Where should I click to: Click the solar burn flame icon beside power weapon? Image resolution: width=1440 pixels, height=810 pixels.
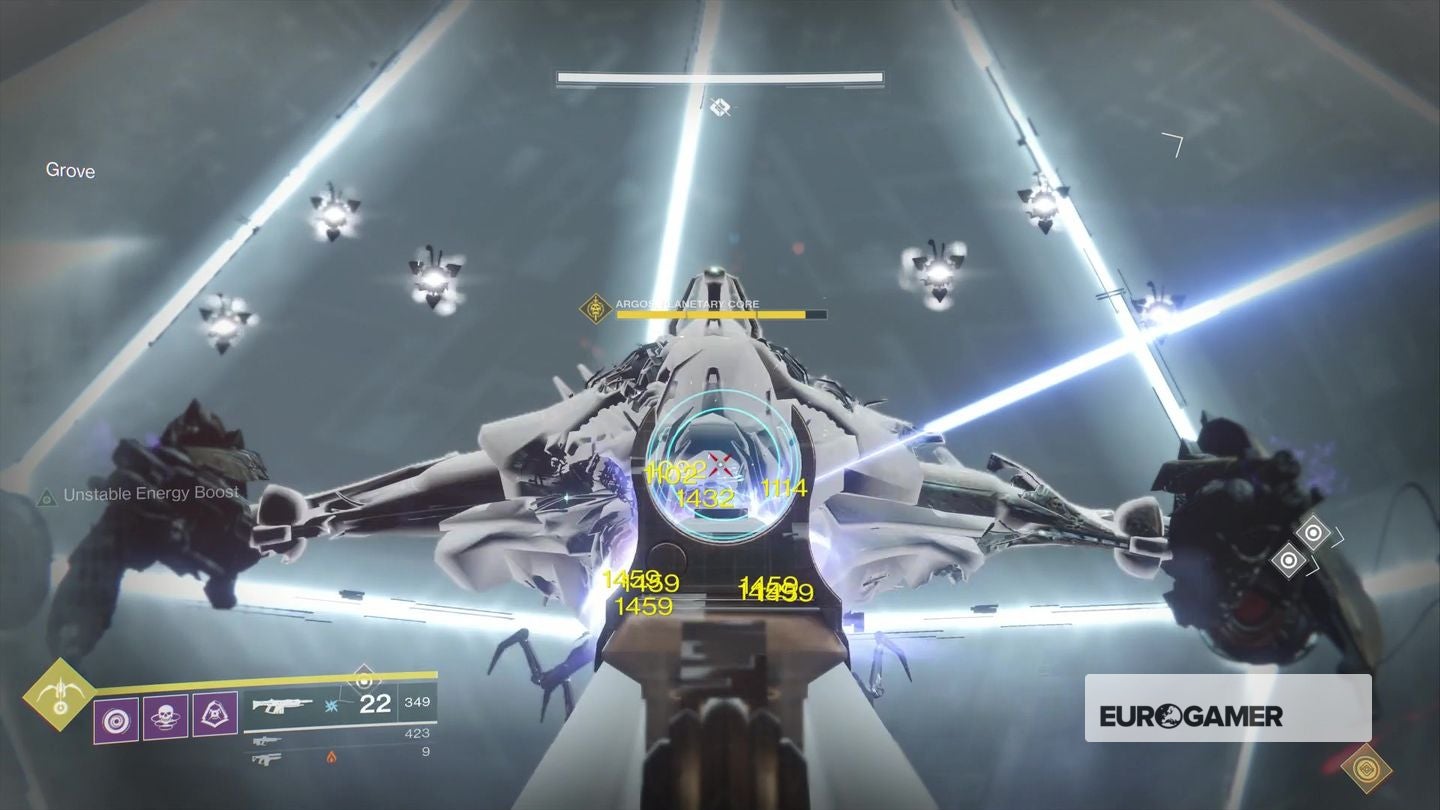(x=332, y=758)
